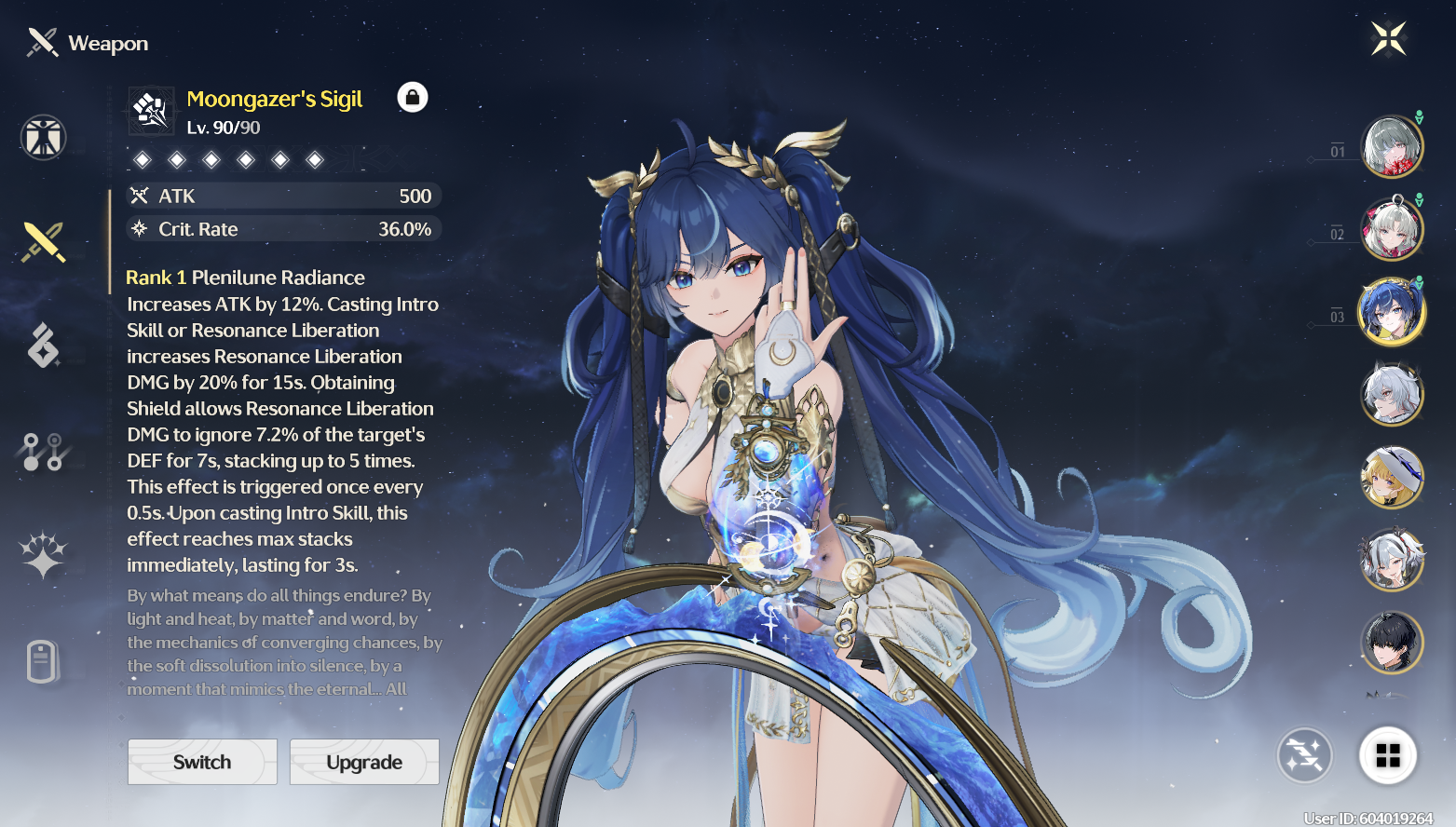The width and height of the screenshot is (1456, 827).
Task: Click the Switch button to change weapons
Action: [x=201, y=762]
